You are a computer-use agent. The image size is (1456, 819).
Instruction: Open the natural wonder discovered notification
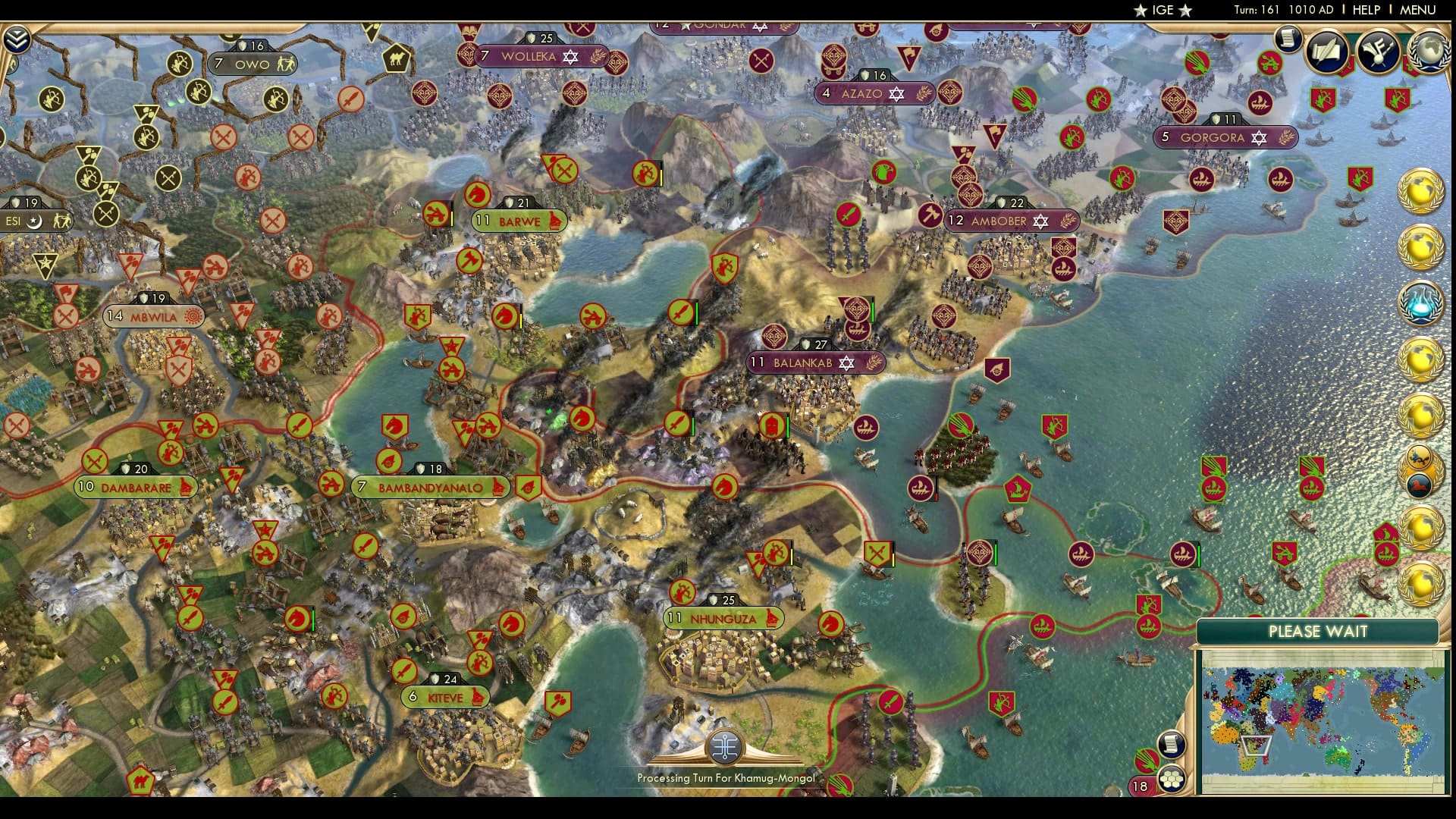1417,457
